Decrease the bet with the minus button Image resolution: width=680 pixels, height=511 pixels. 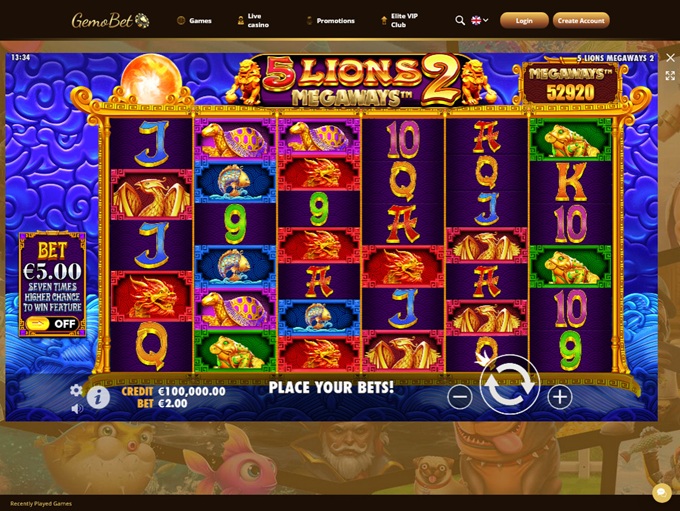(459, 397)
